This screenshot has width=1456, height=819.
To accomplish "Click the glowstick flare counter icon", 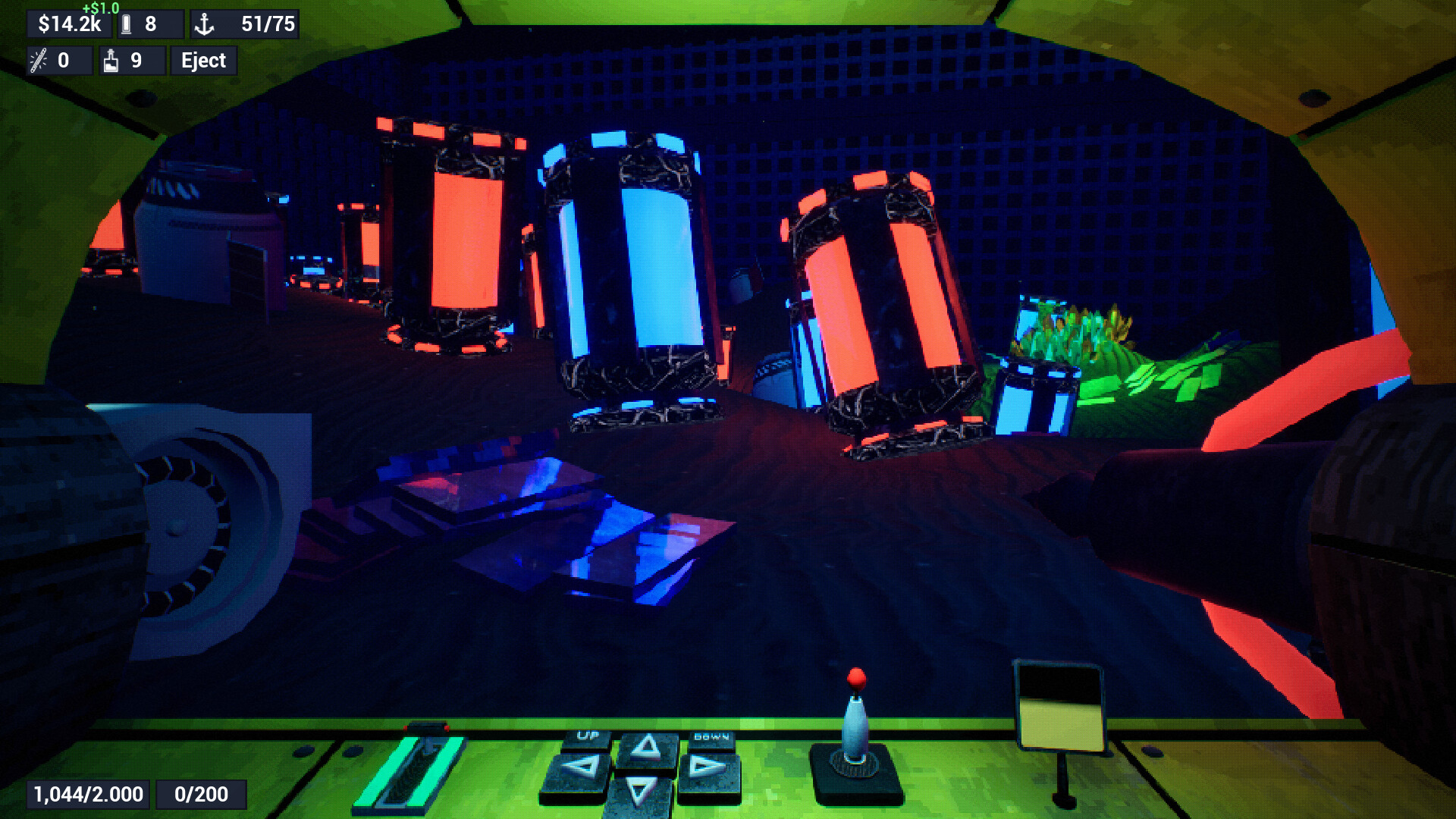I will (x=38, y=60).
